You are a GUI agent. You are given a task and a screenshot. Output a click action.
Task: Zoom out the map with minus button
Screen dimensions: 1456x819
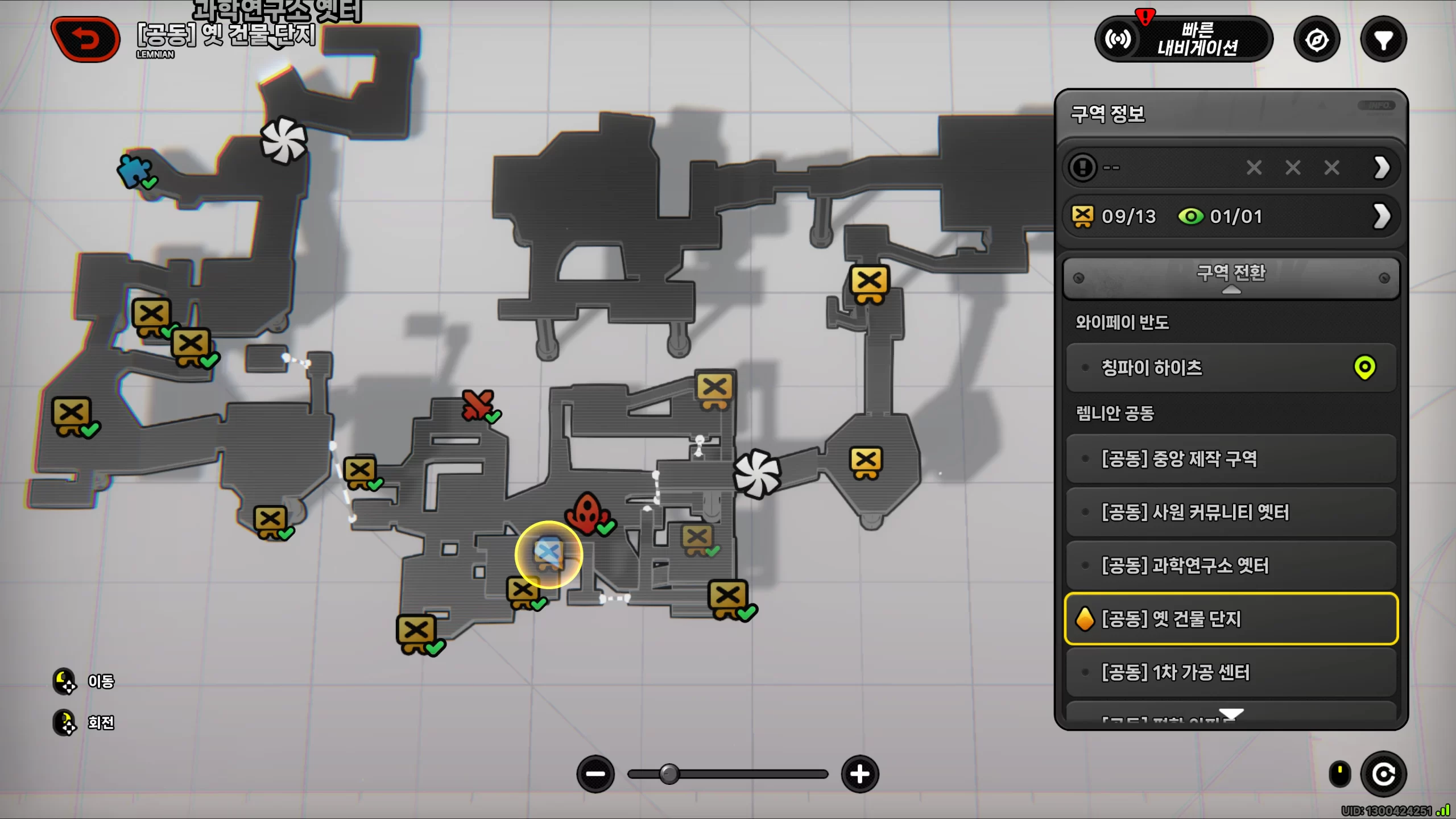pos(595,774)
